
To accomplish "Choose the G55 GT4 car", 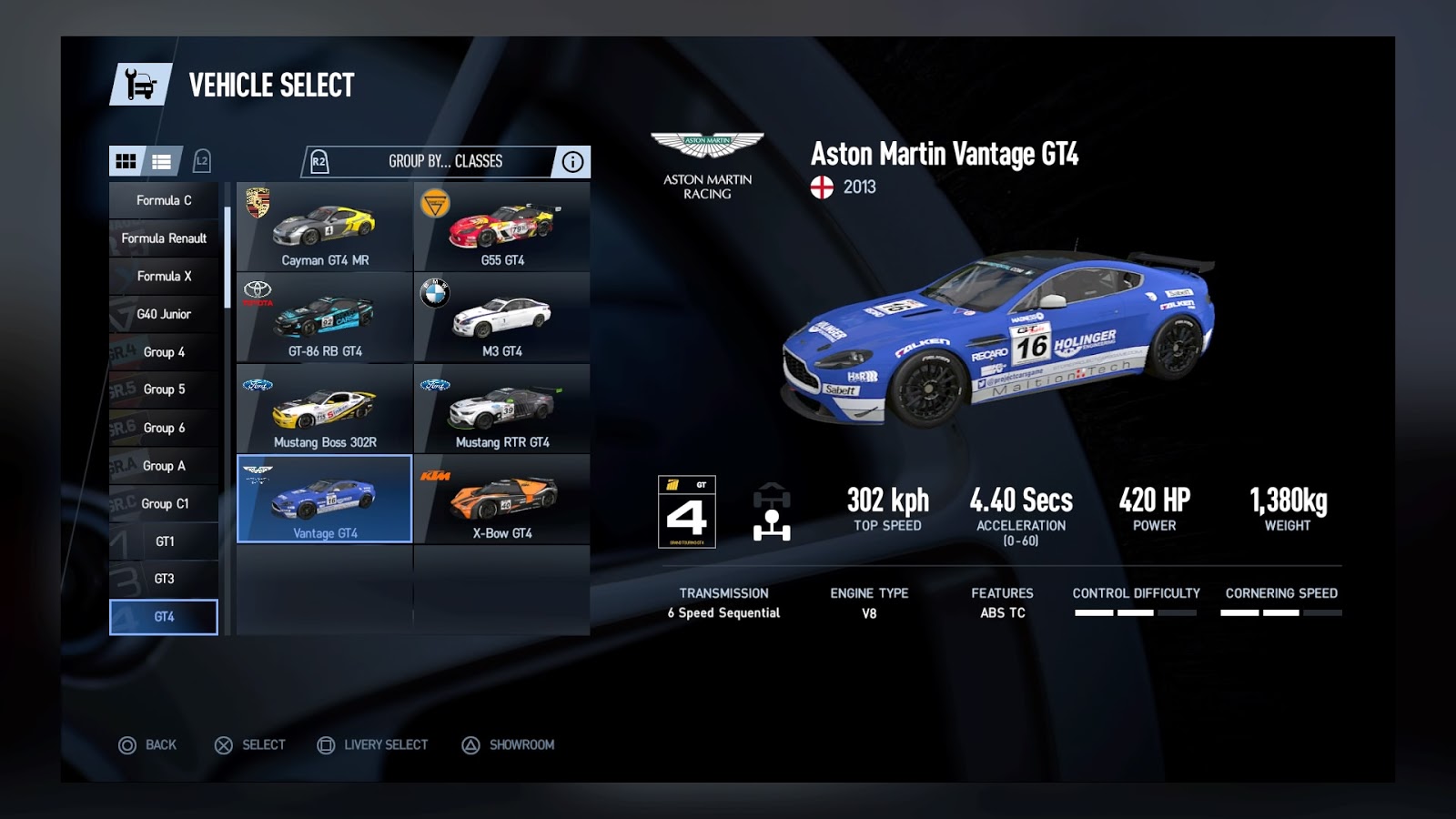I will coord(502,227).
